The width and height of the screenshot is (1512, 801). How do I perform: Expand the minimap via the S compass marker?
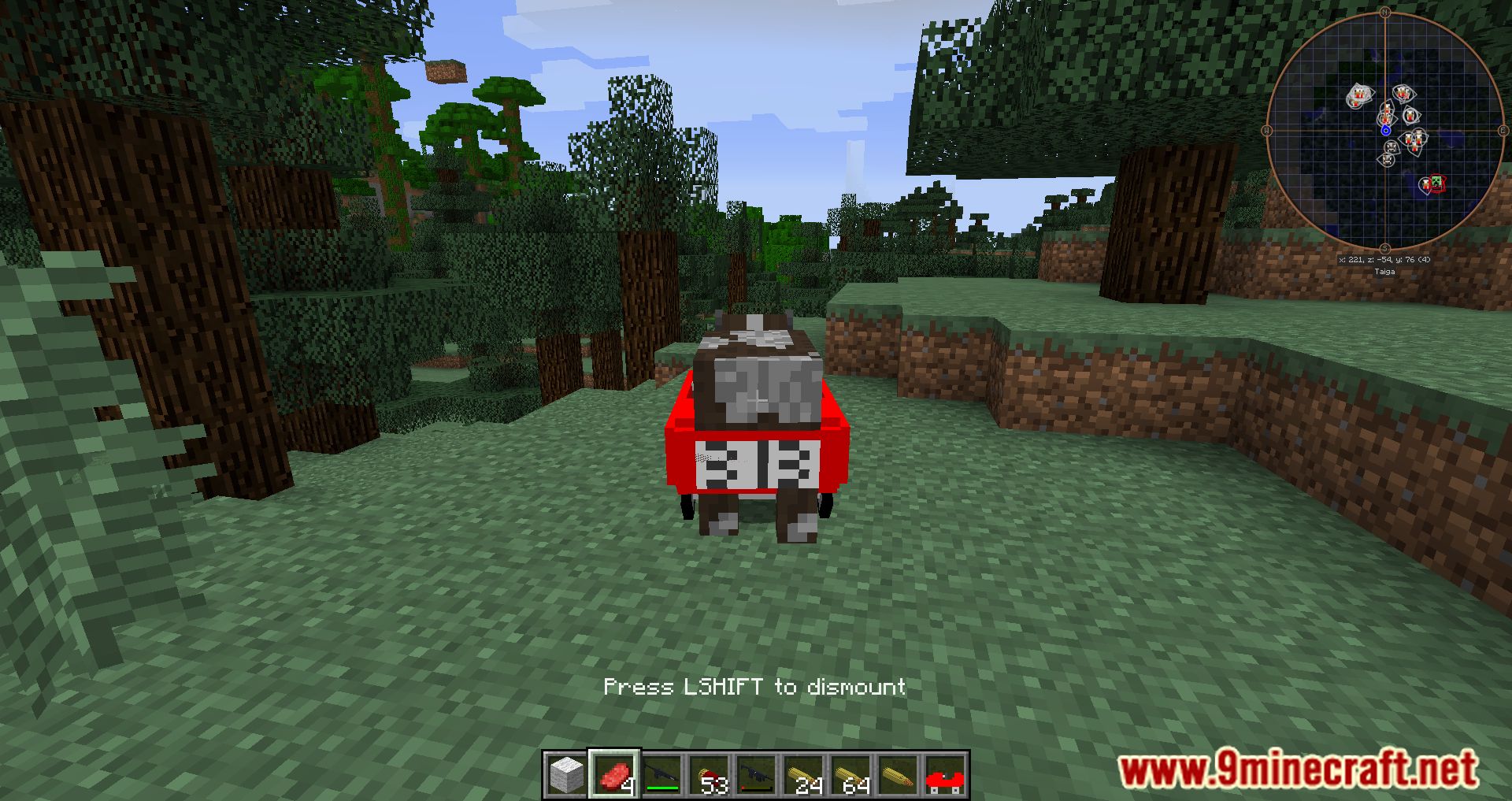tap(1385, 247)
